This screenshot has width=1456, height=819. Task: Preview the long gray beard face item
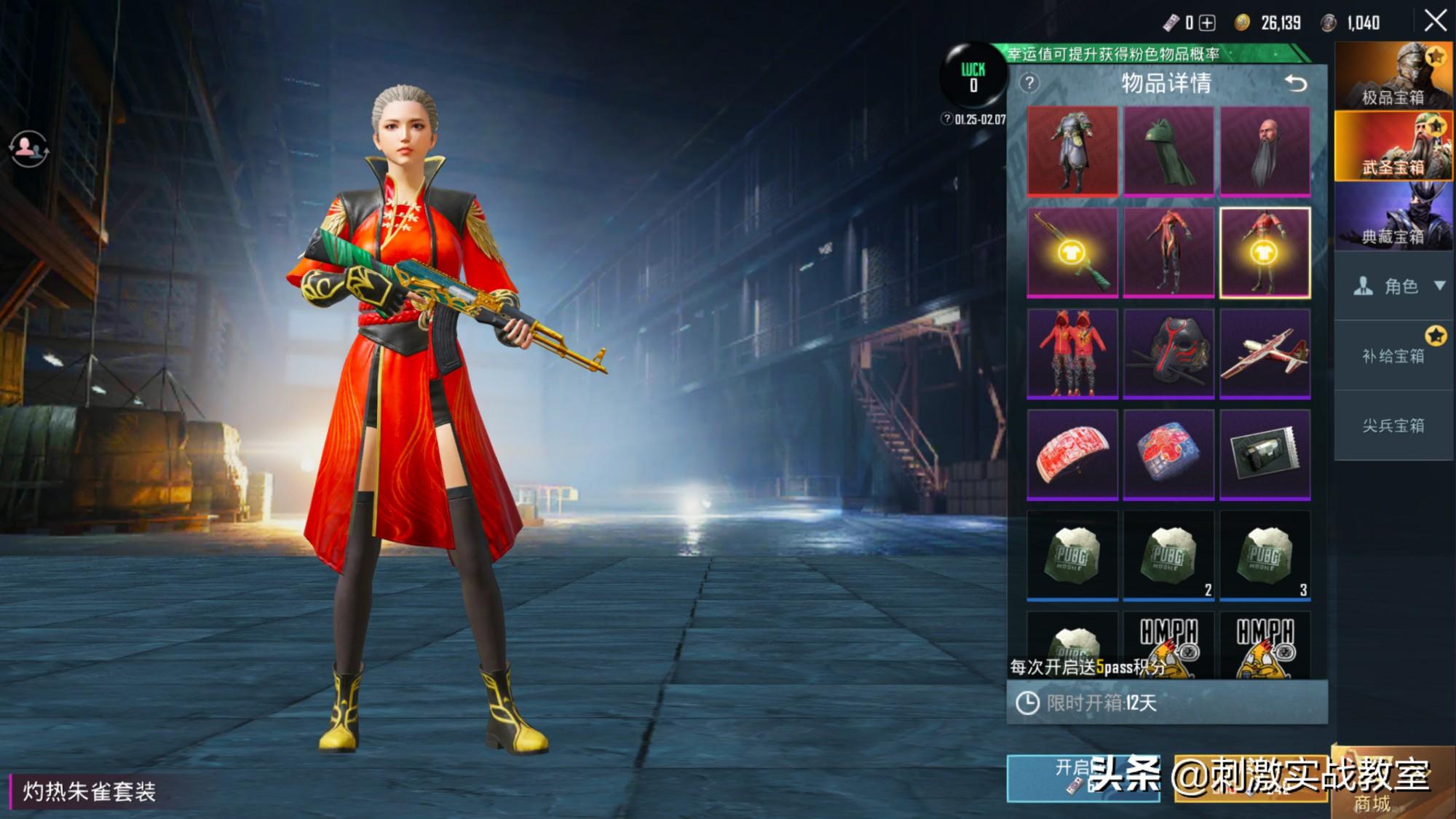[1265, 151]
